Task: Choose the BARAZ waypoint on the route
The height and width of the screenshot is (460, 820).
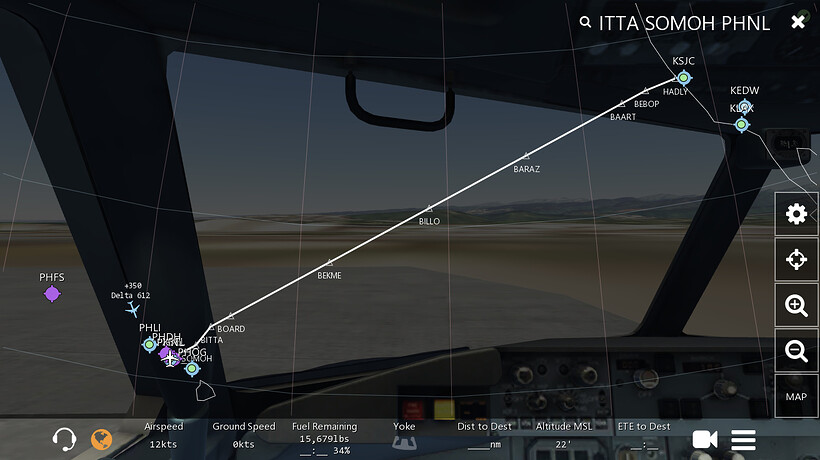Action: pos(527,156)
